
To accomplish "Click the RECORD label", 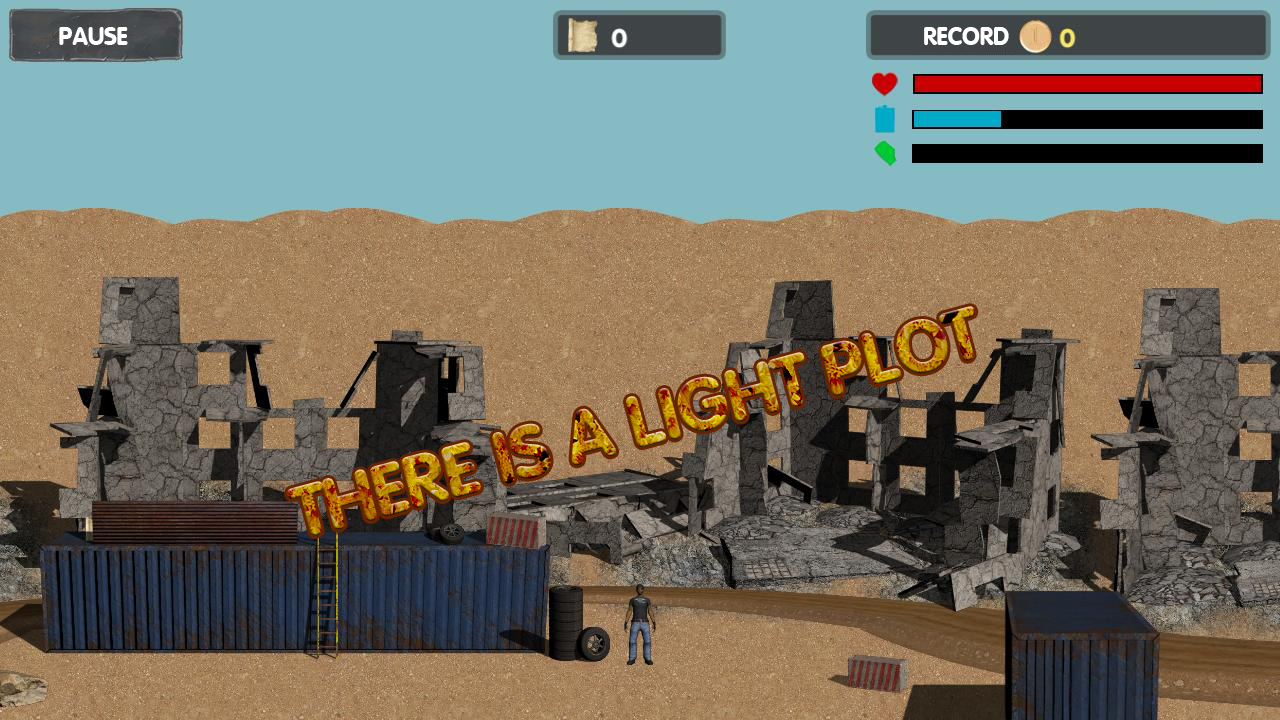I will [x=965, y=37].
